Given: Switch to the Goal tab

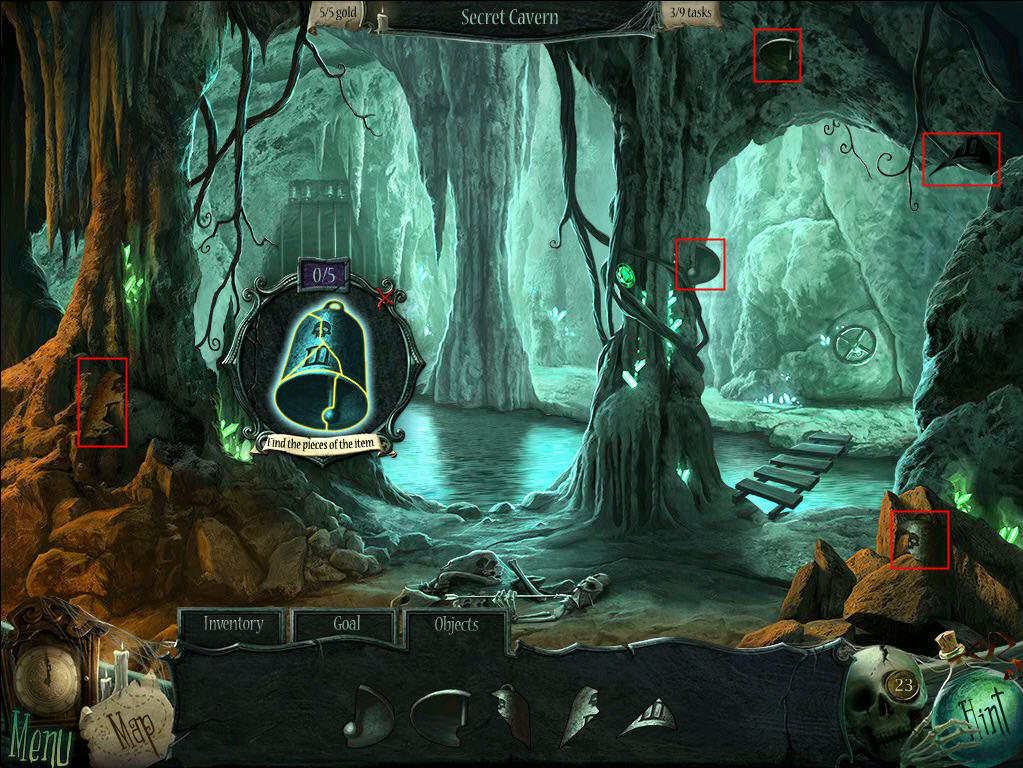Looking at the screenshot, I should point(346,624).
